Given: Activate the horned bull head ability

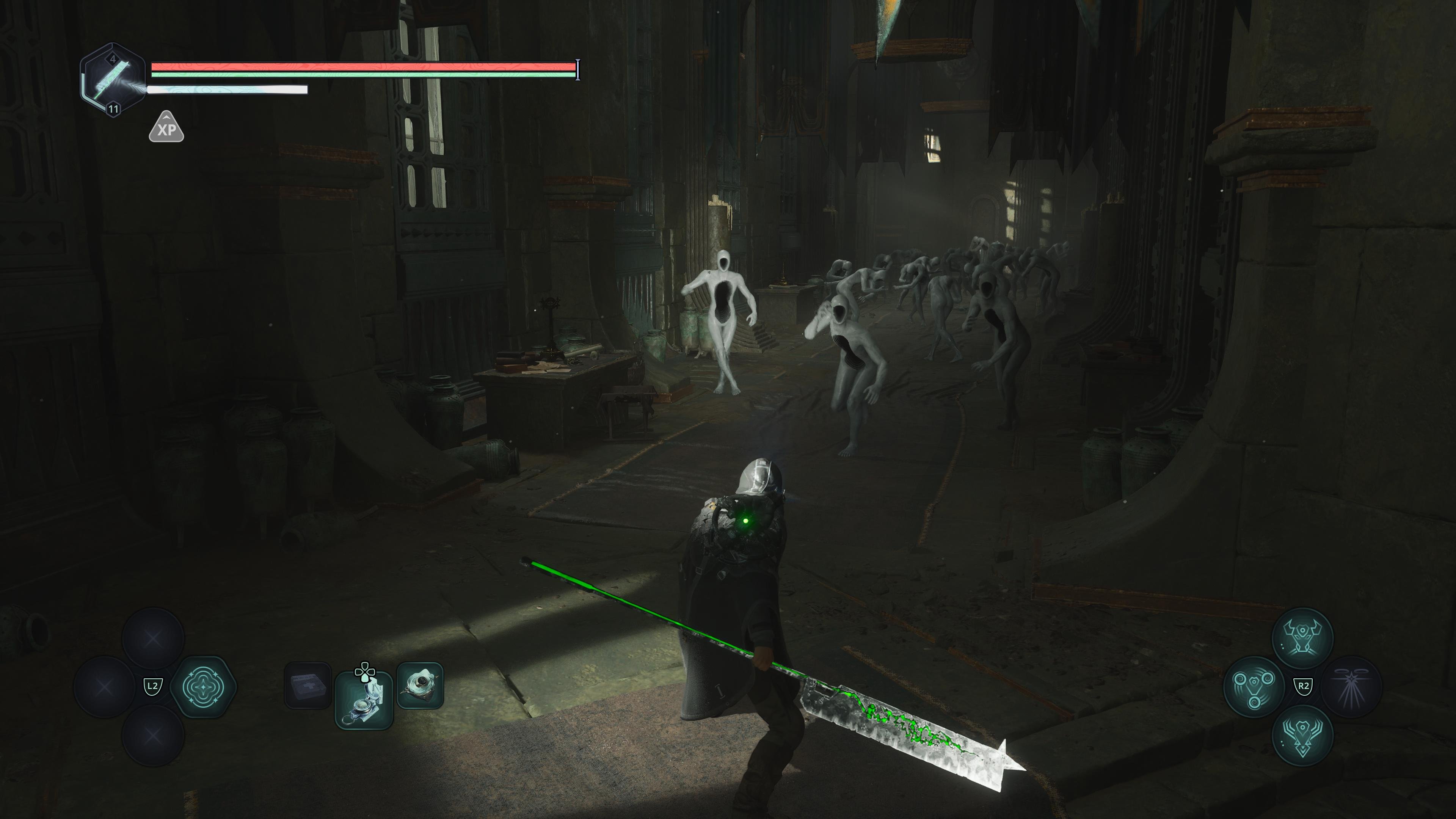Looking at the screenshot, I should click(x=1302, y=638).
